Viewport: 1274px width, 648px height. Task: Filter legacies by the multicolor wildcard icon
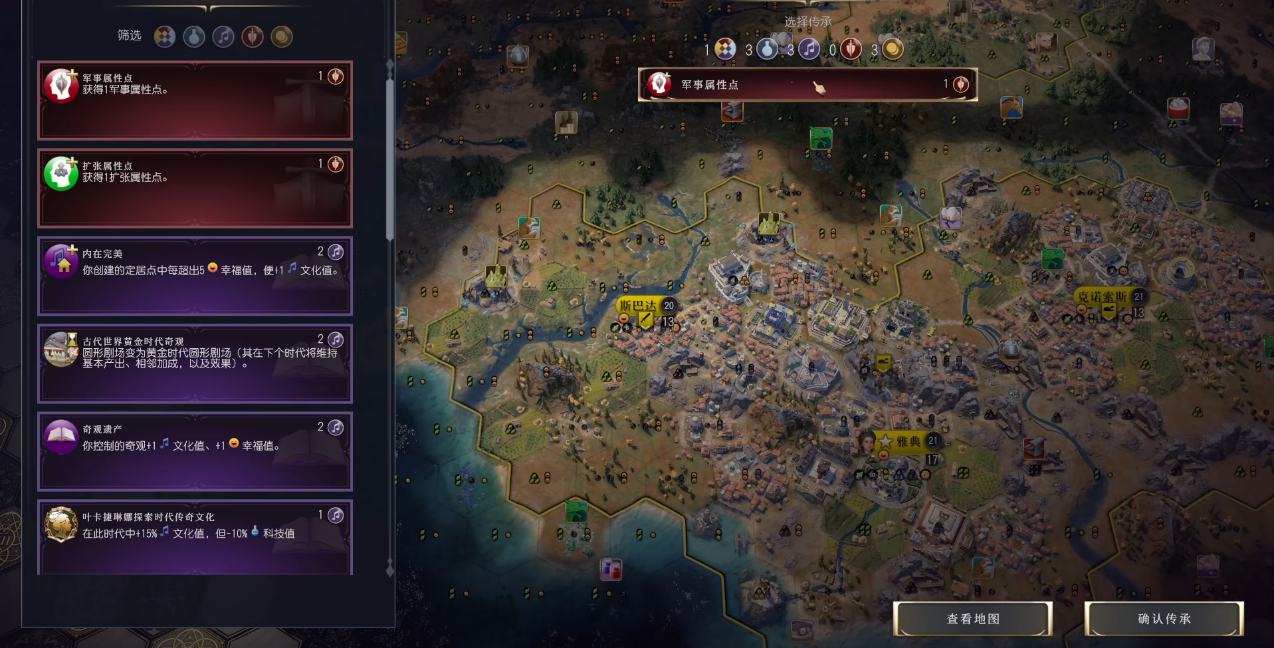coord(165,37)
